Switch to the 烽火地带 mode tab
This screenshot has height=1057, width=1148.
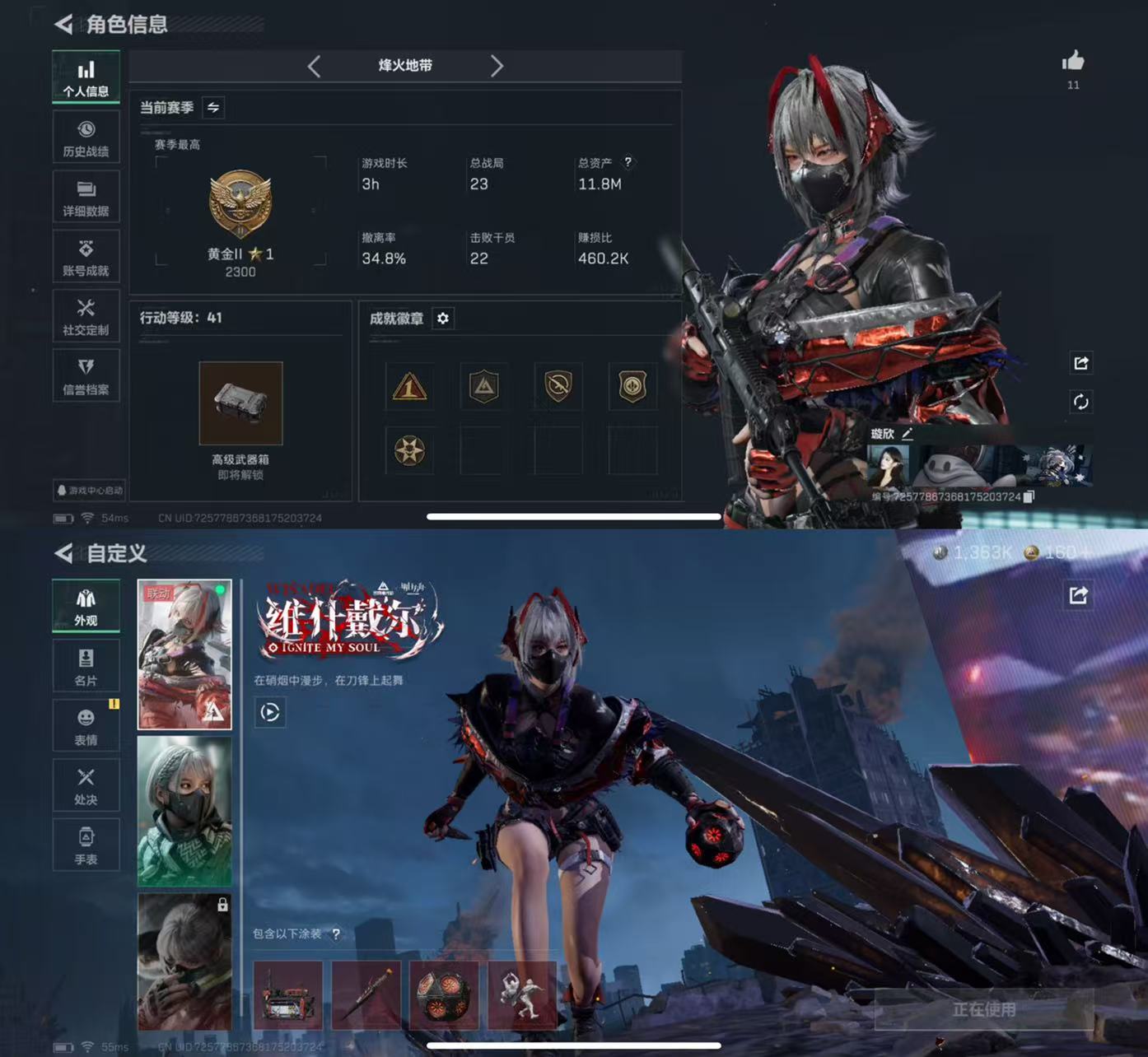coord(406,67)
